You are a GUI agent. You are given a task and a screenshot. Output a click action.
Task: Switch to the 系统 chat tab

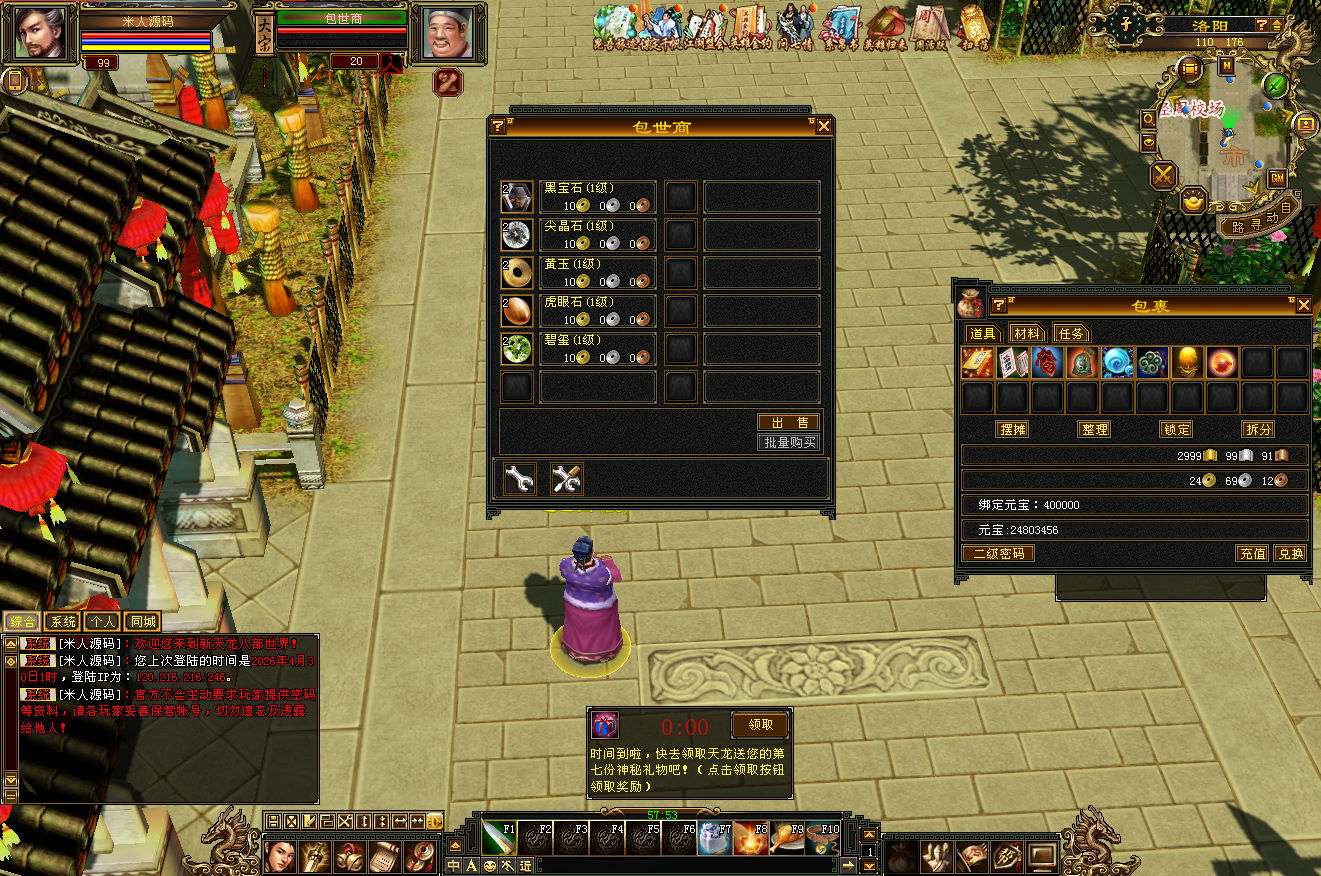click(x=63, y=622)
